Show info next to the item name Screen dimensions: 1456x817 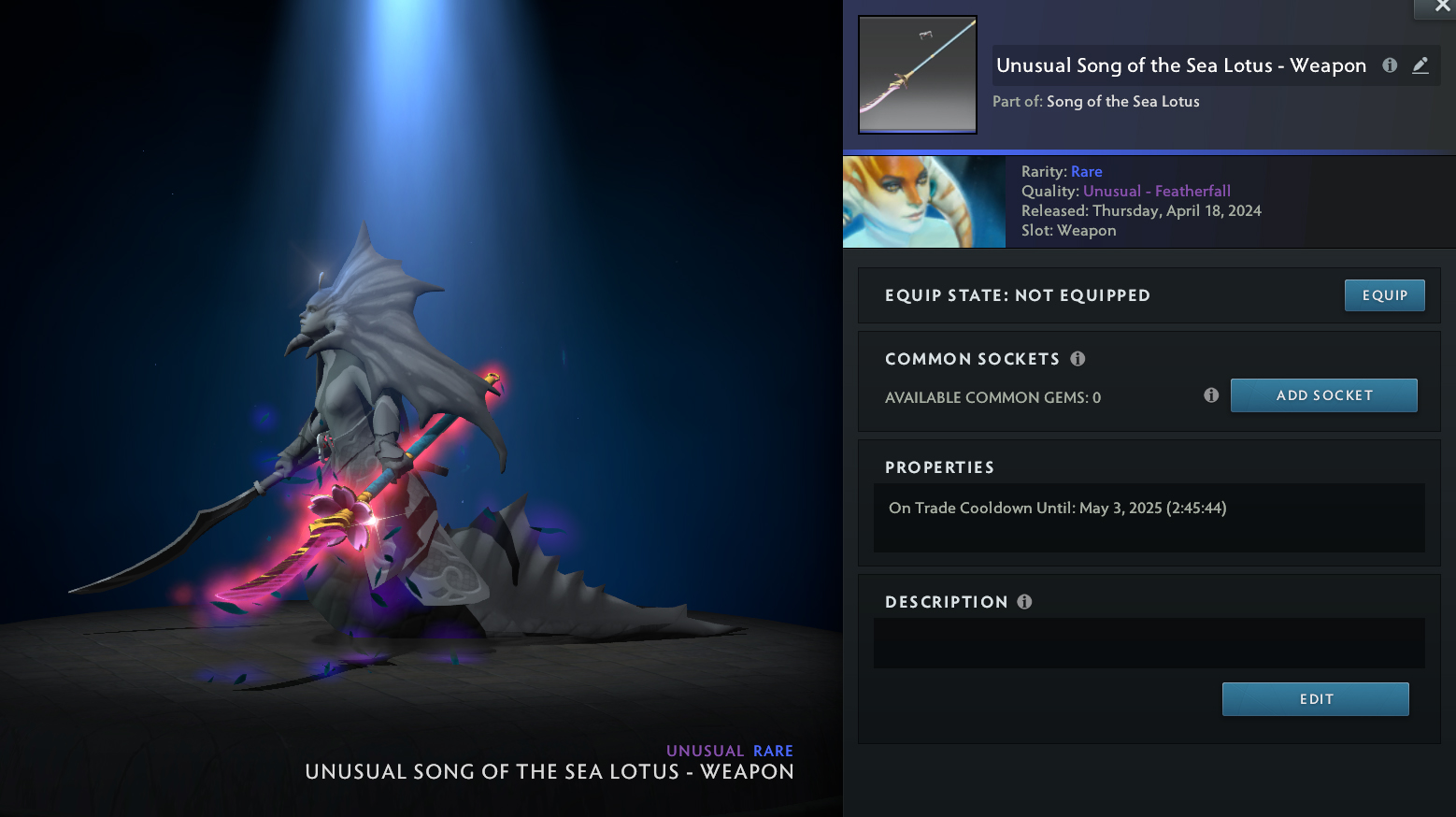[x=1390, y=65]
